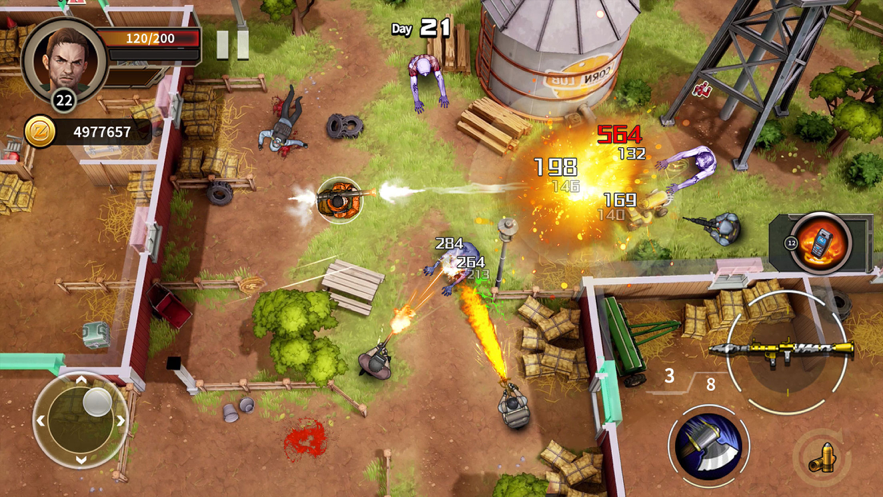Tap the gold Z coin icon
This screenshot has height=497, width=883.
[x=40, y=132]
